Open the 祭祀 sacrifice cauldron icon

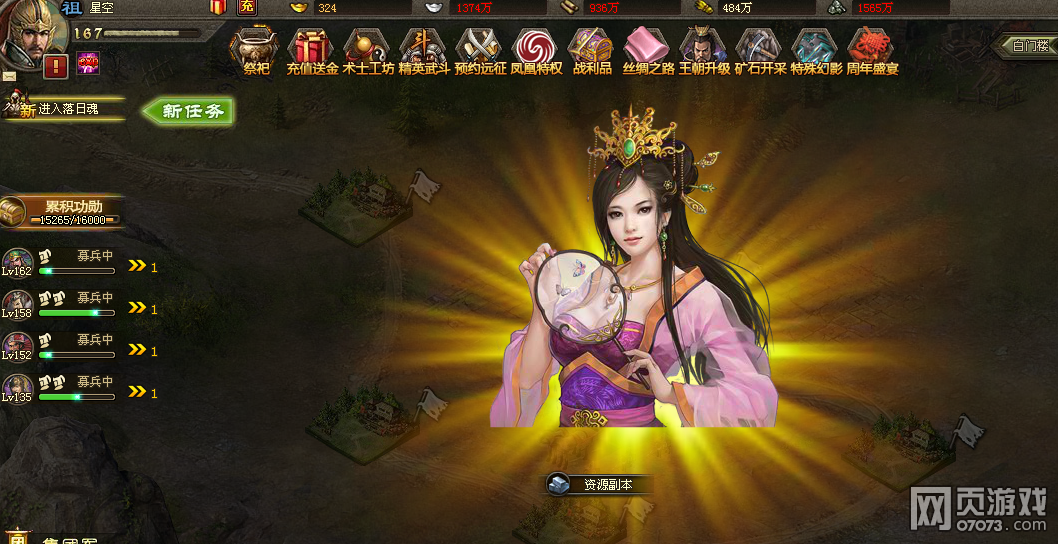tap(257, 46)
